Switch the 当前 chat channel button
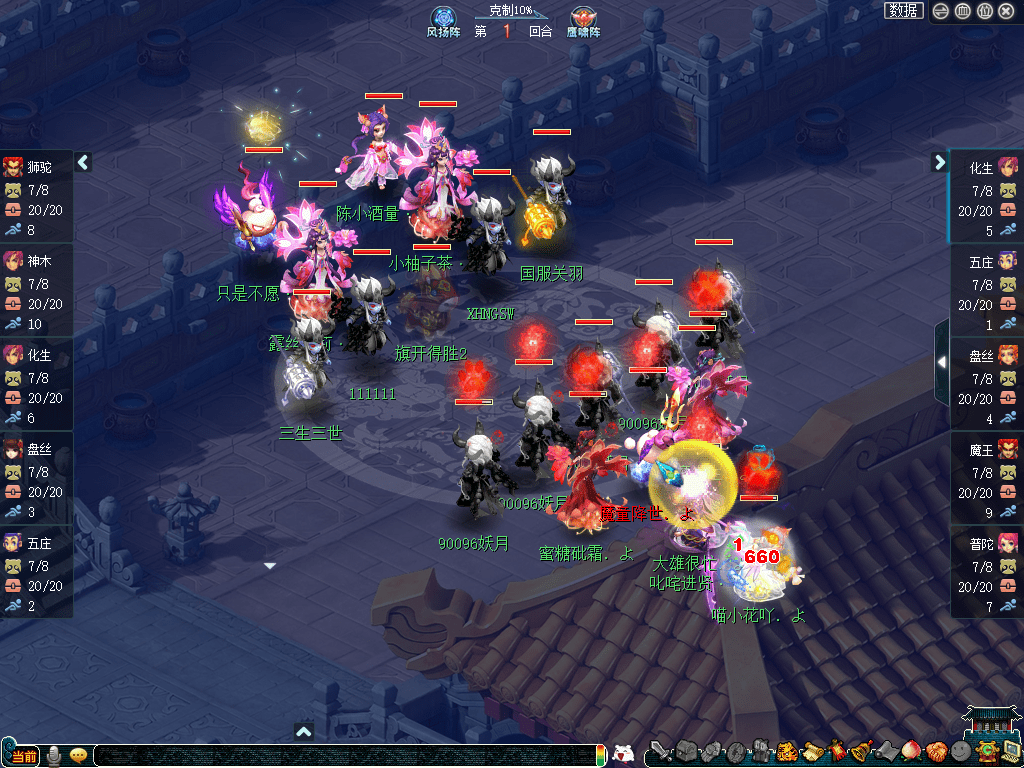This screenshot has height=768, width=1024. click(x=24, y=755)
